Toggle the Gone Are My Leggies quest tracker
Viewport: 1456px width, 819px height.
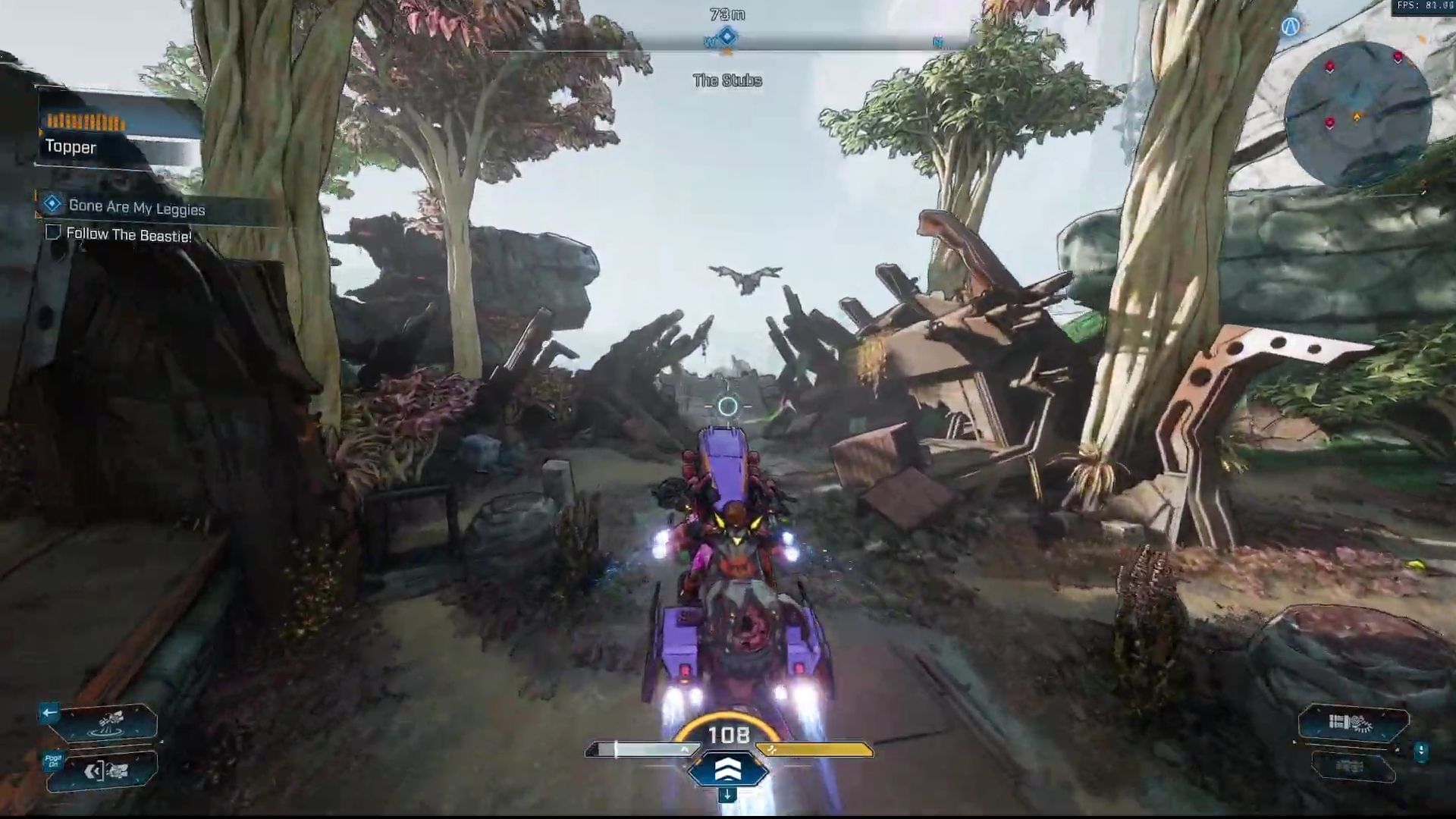click(51, 206)
